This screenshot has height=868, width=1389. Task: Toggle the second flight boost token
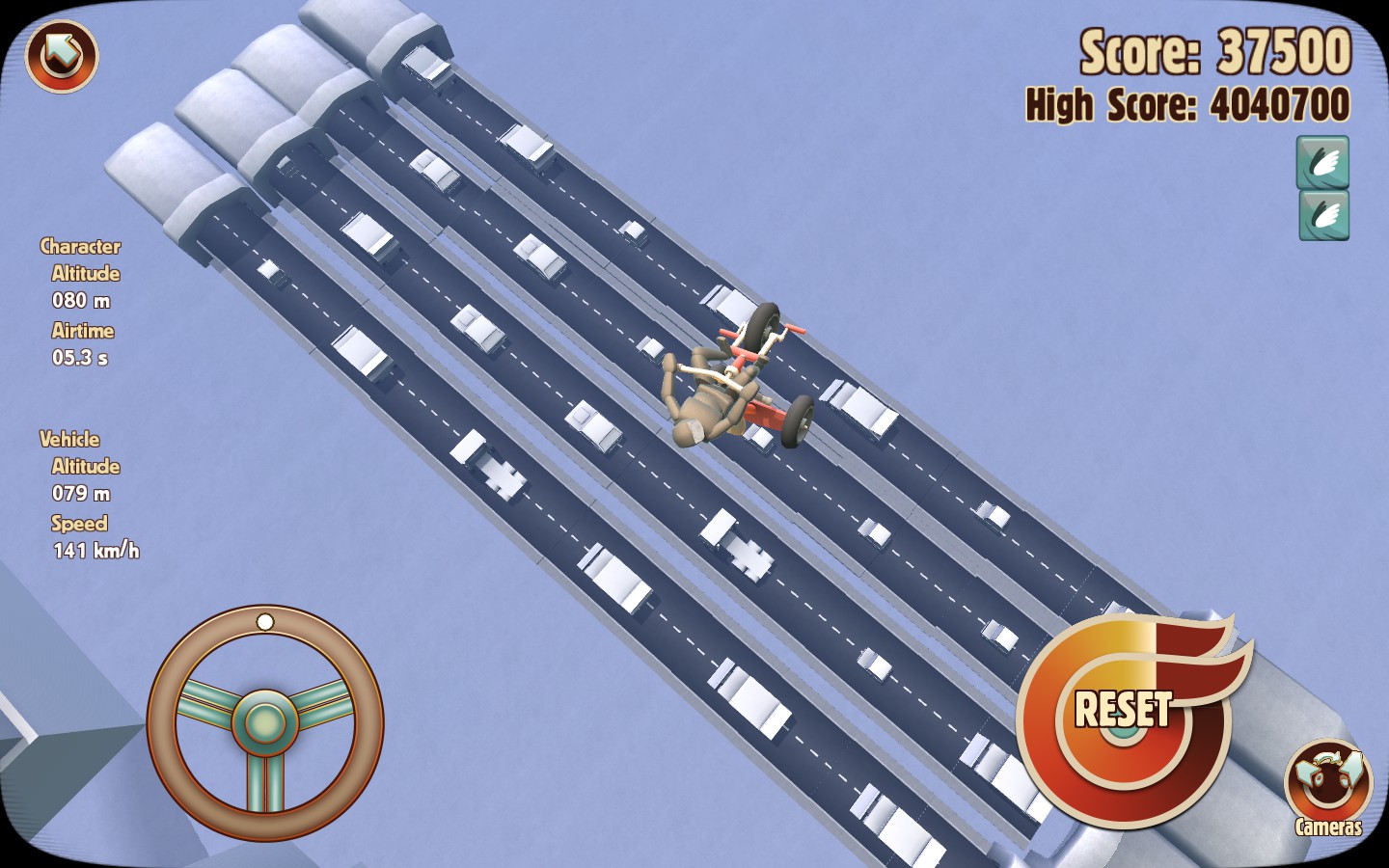[1325, 215]
